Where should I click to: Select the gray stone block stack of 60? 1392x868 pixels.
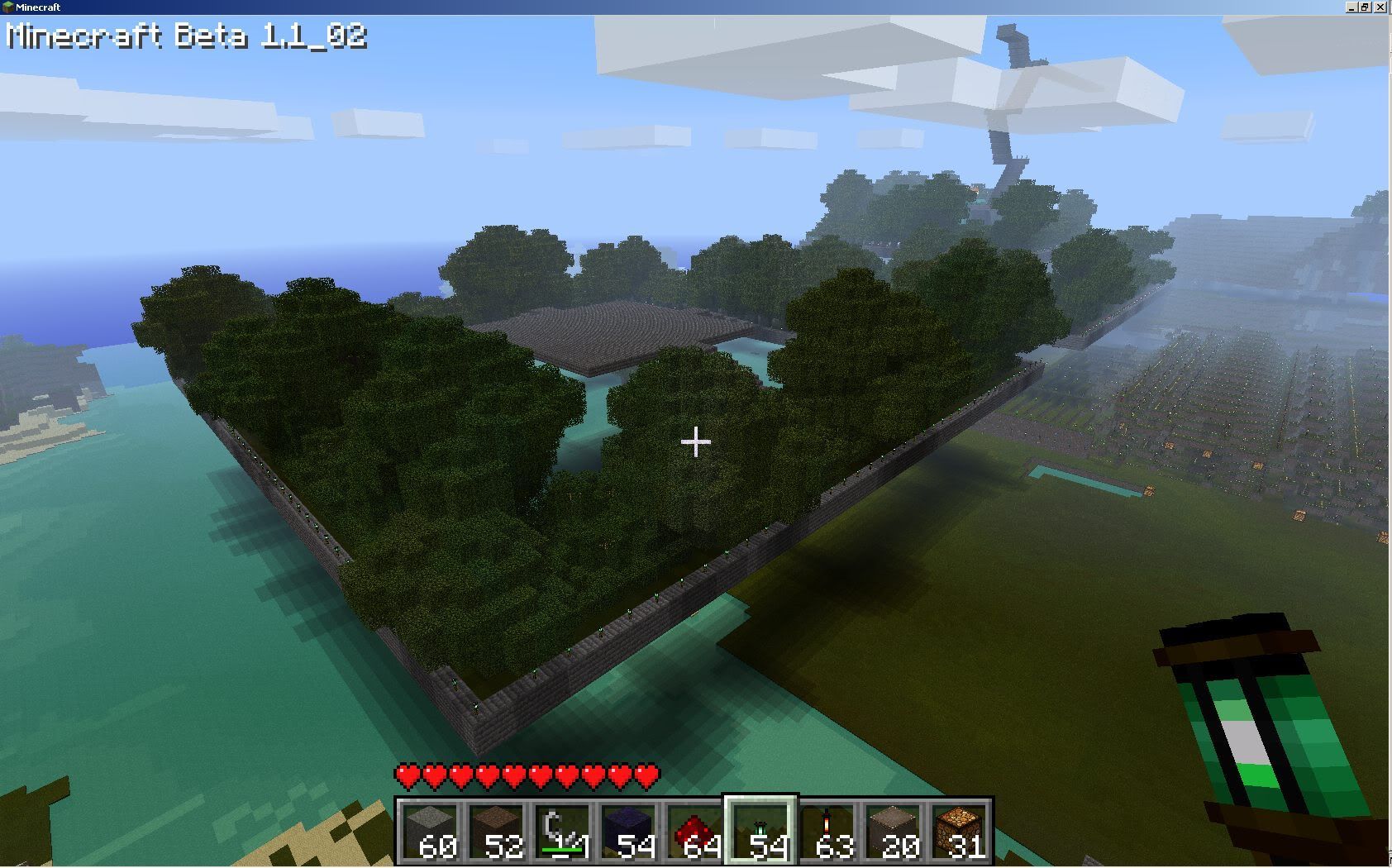[431, 831]
